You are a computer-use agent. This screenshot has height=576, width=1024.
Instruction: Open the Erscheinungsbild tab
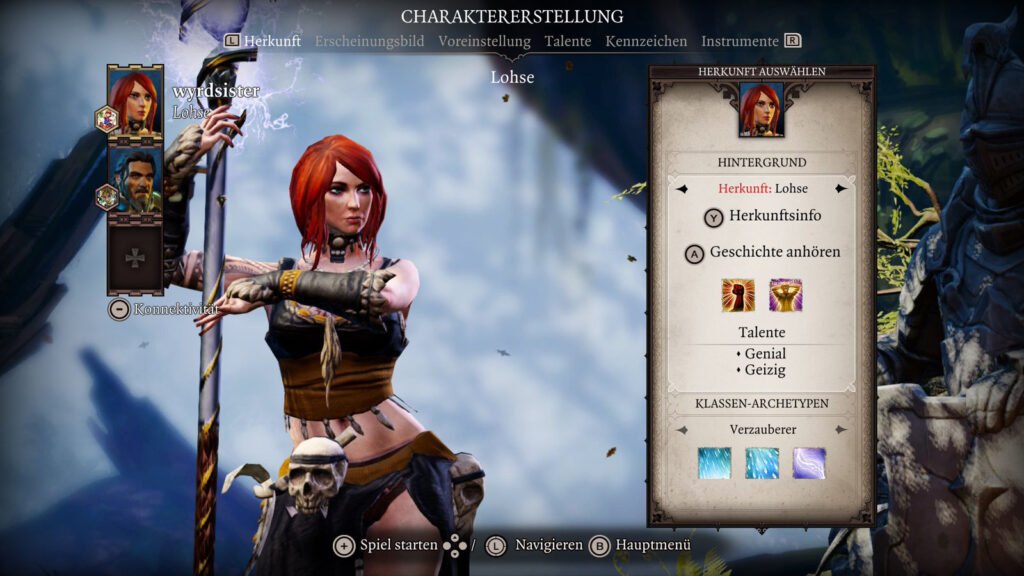tap(369, 41)
